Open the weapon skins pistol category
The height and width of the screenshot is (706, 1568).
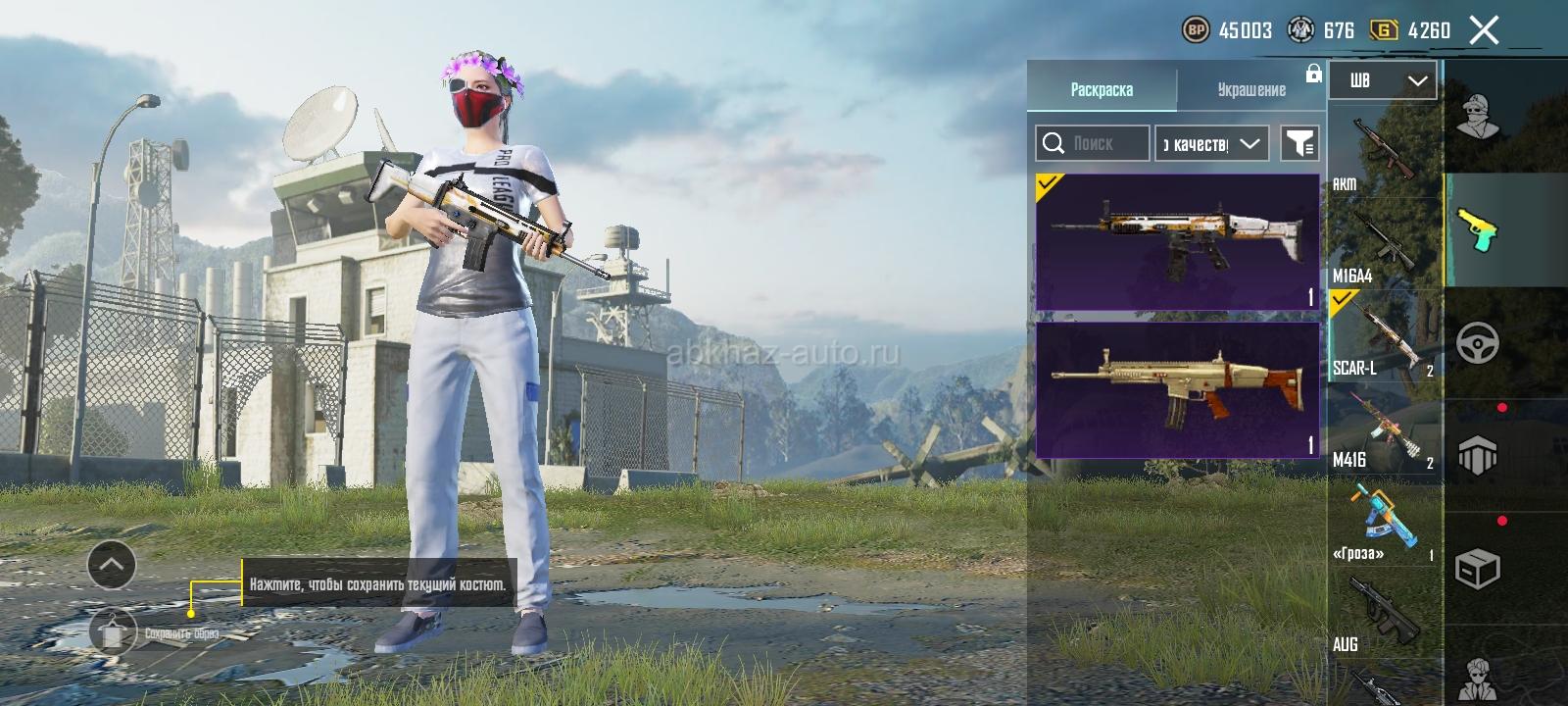(x=1478, y=230)
